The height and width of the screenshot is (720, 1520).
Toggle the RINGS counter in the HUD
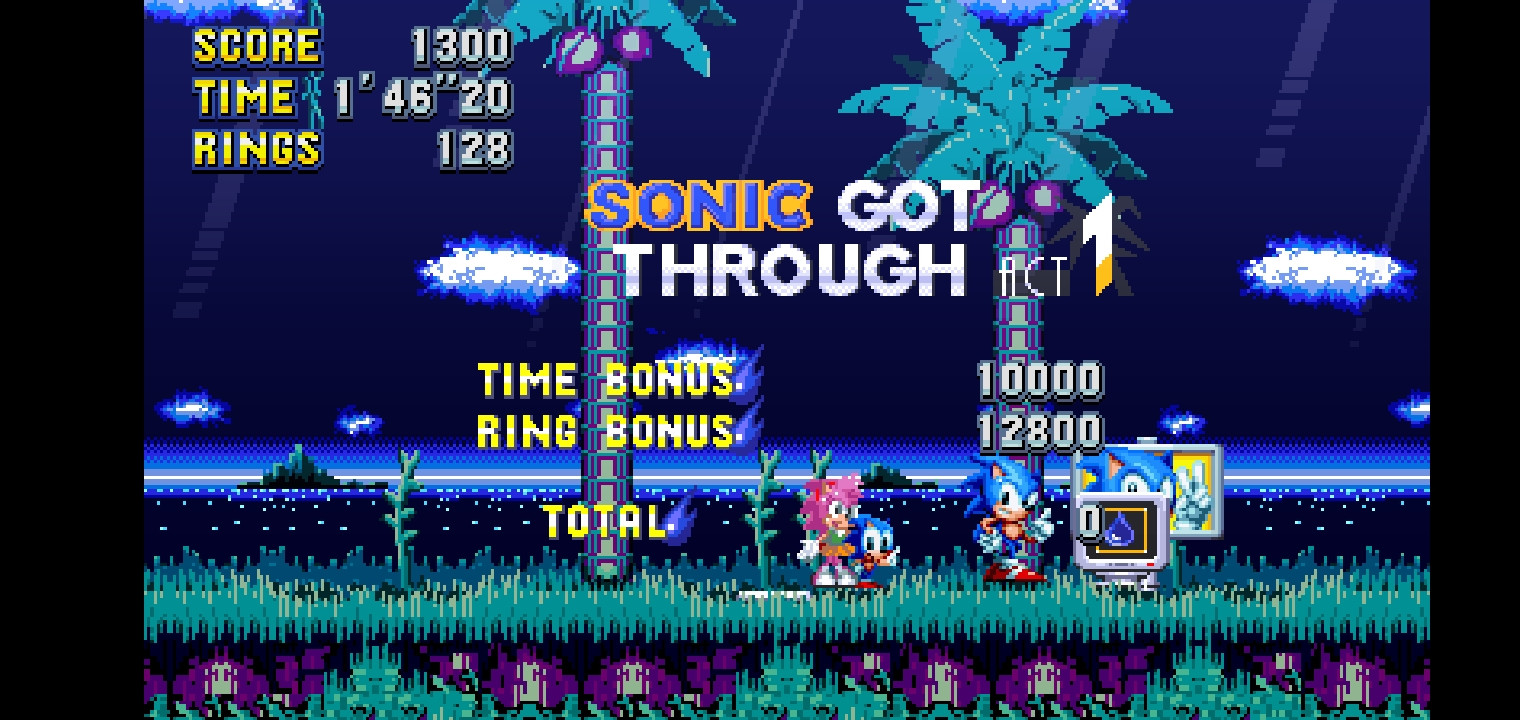[x=256, y=149]
